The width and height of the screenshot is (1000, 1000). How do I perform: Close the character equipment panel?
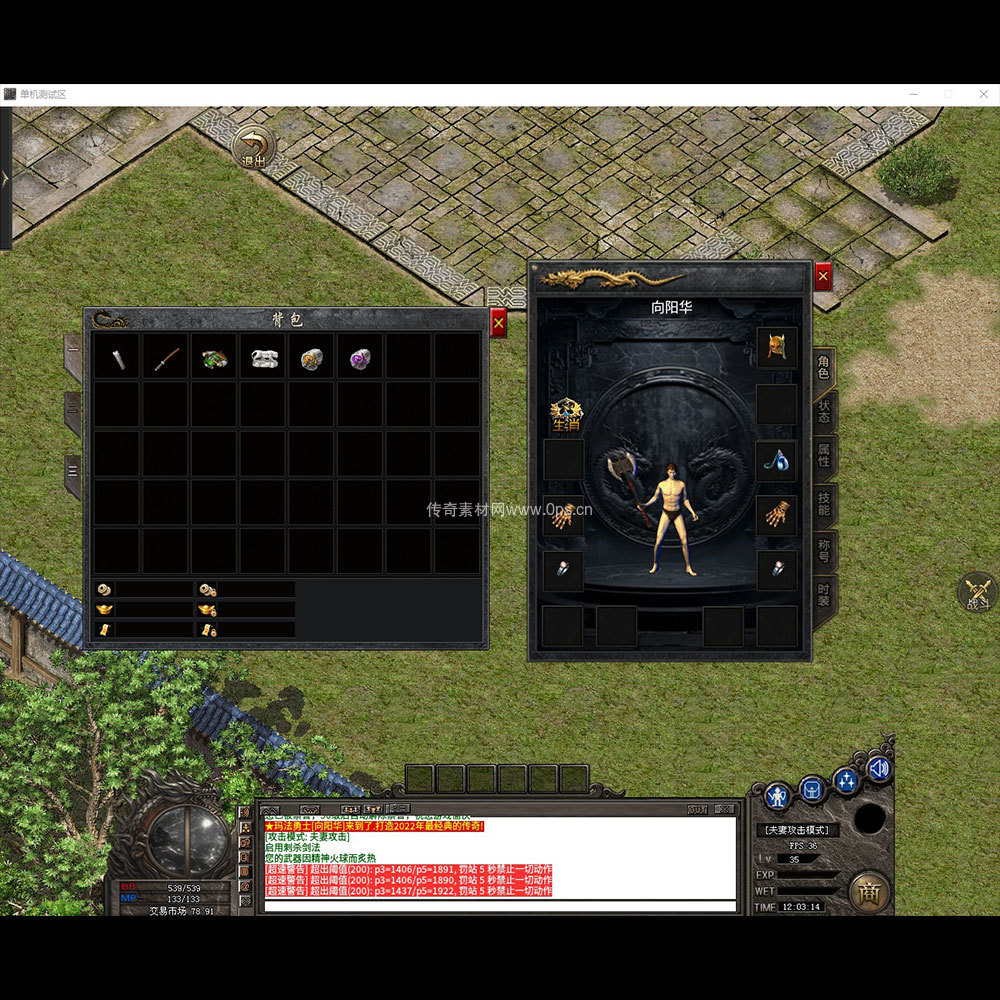tap(823, 276)
